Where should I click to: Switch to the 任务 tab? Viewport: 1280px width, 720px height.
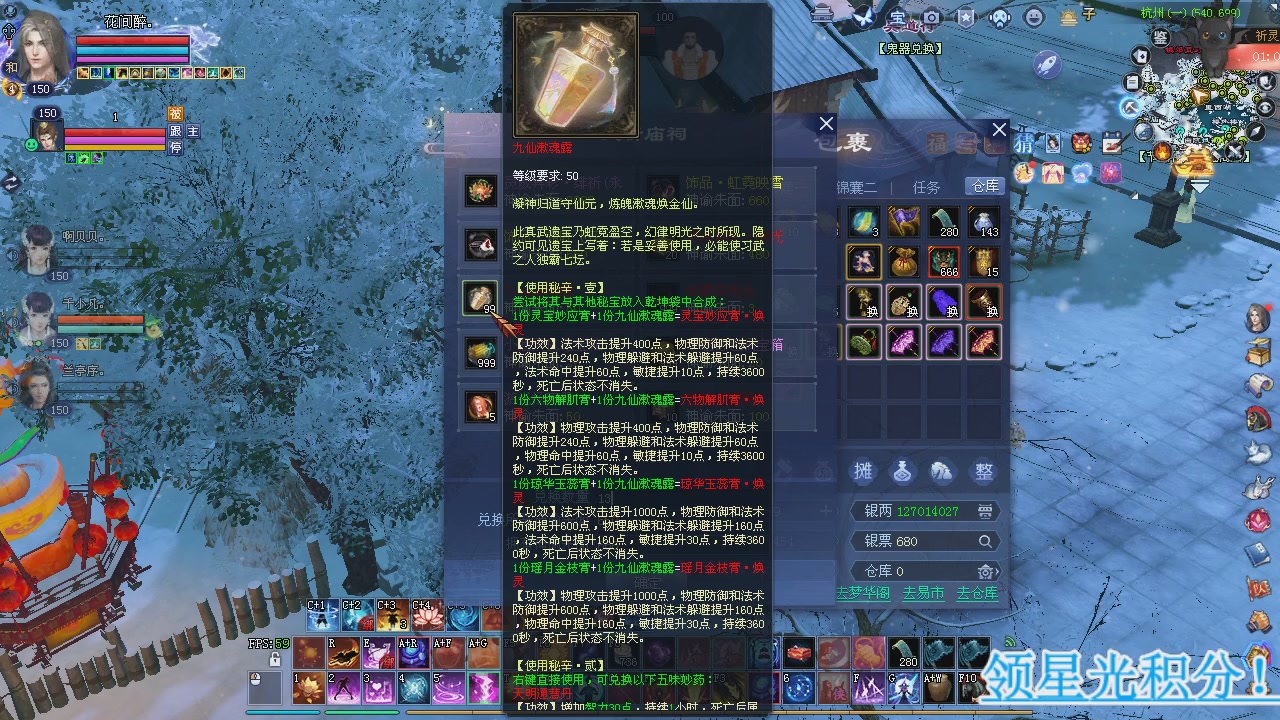(926, 185)
